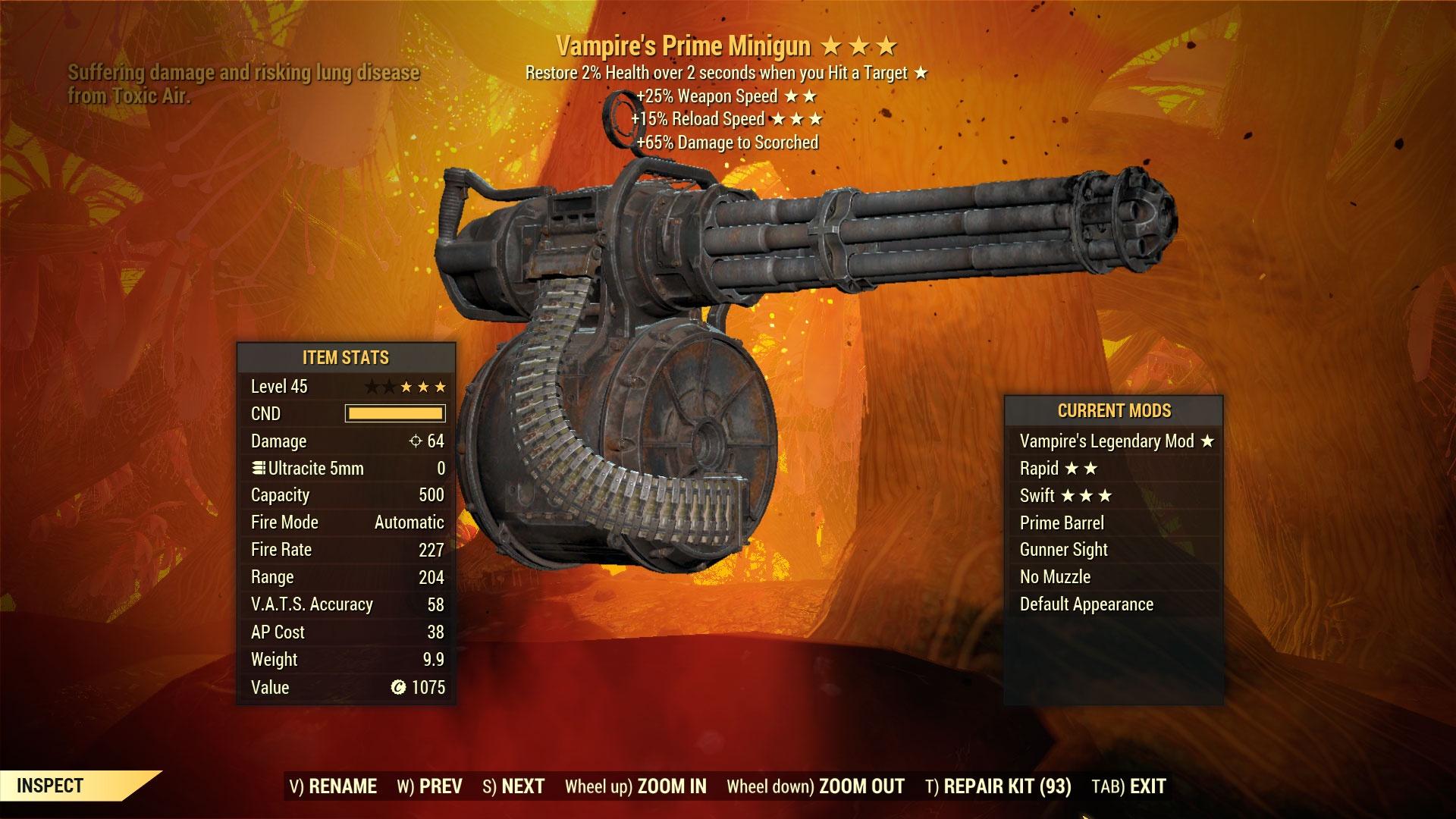Show the NEXT item
Screen dimensions: 1456x819
point(513,786)
